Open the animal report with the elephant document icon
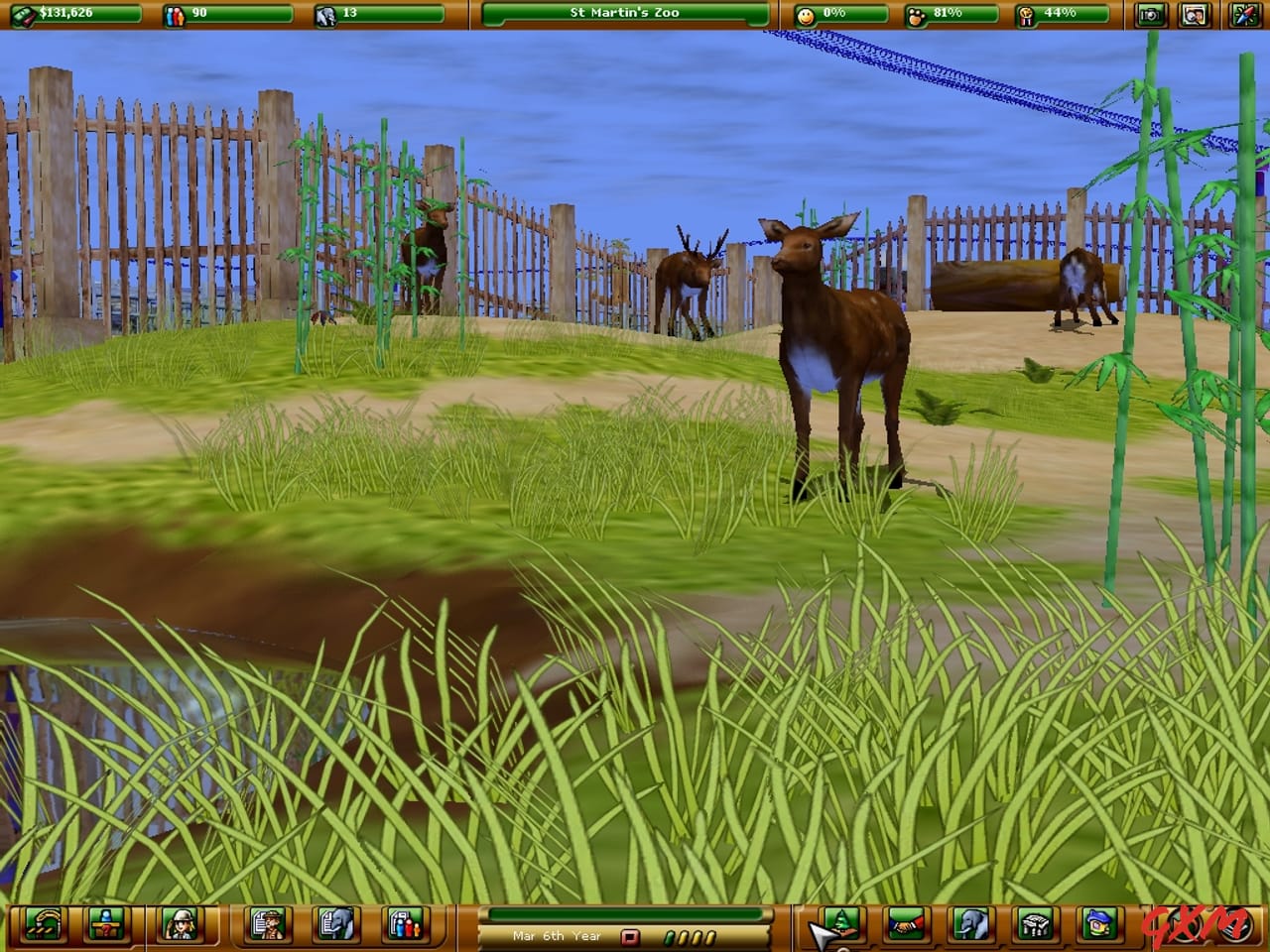This screenshot has height=952, width=1270. (334, 930)
